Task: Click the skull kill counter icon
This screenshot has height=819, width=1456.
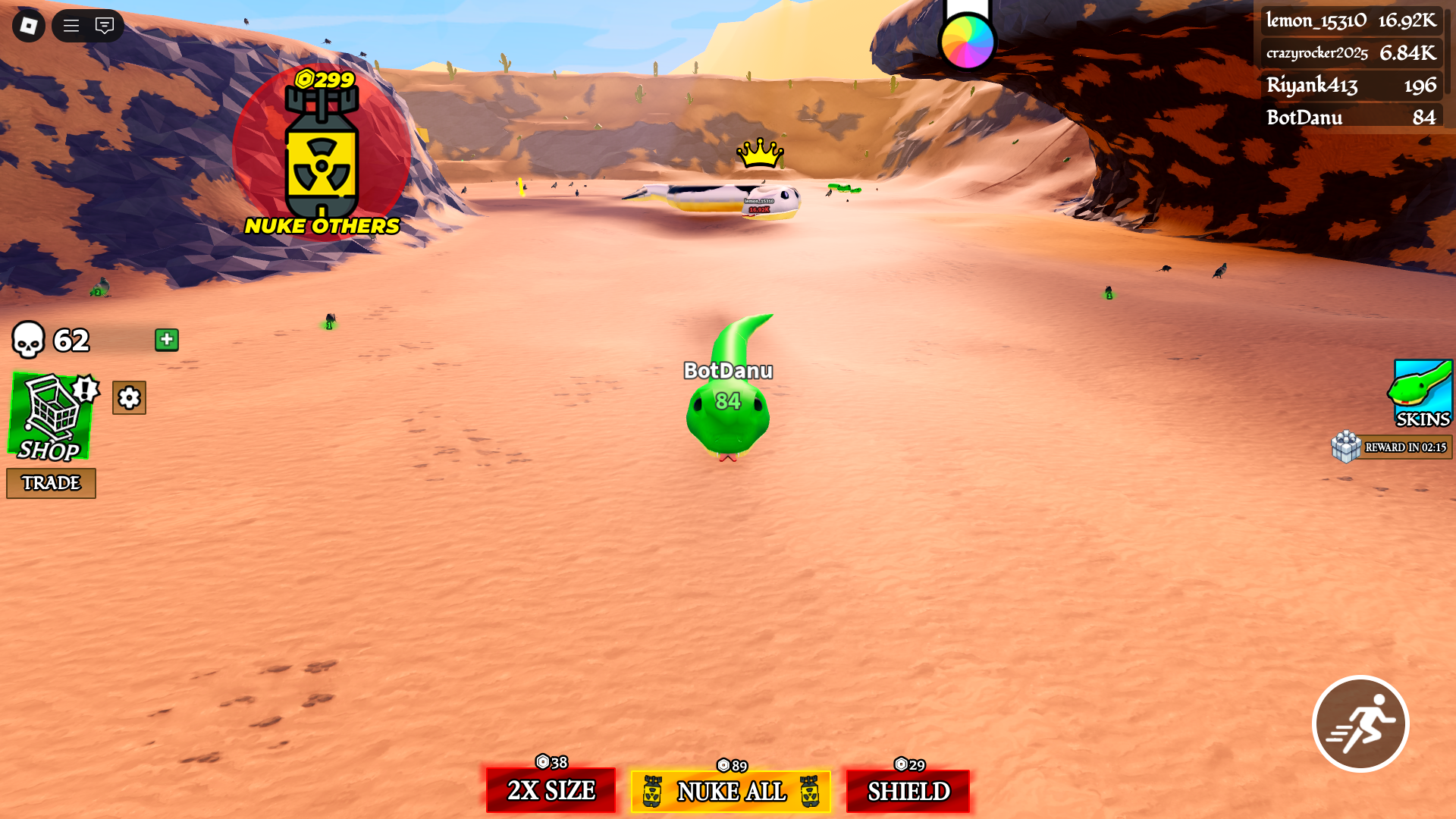Action: tap(29, 340)
